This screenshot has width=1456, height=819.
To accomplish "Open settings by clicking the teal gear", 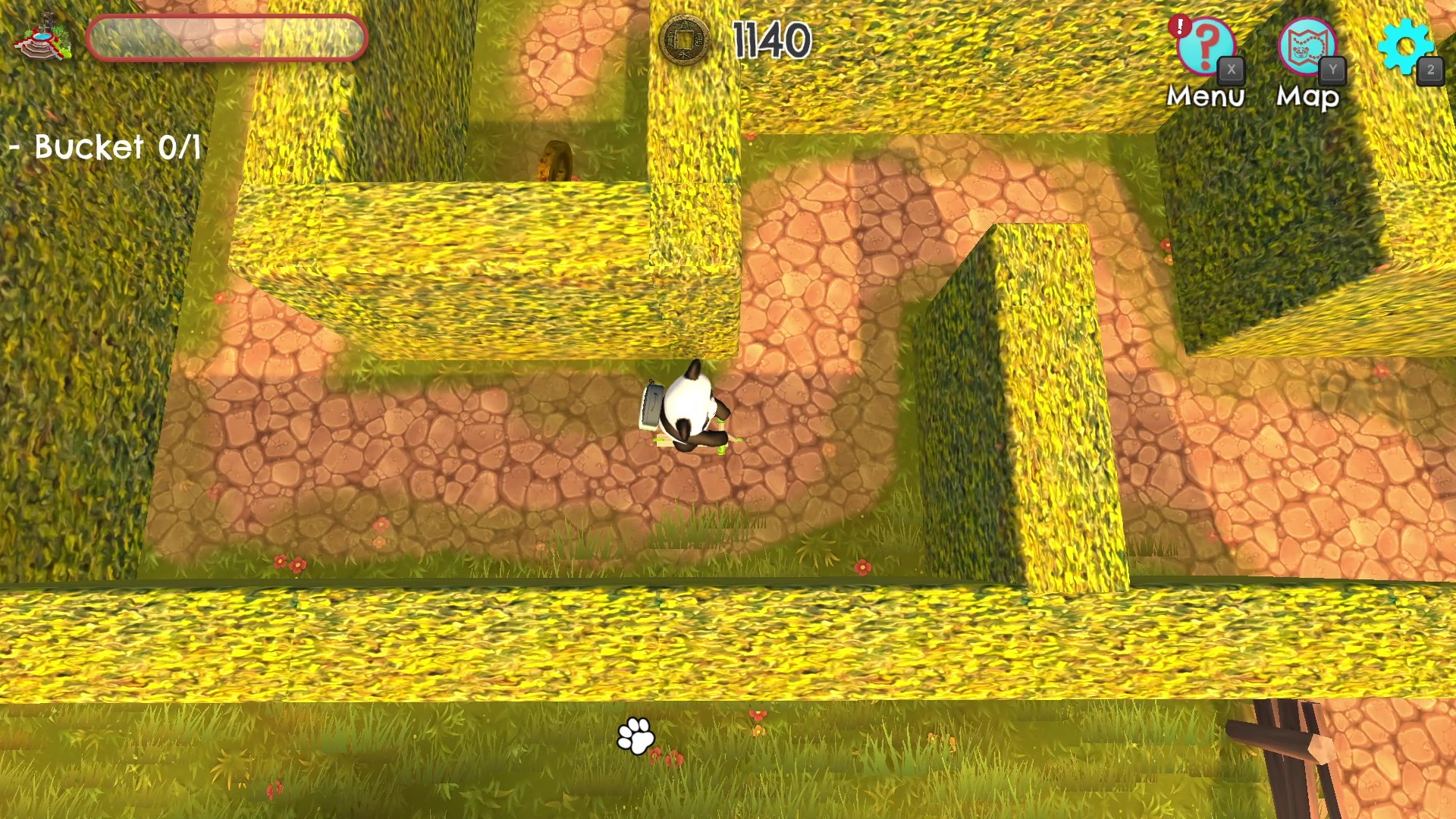I will 1407,45.
